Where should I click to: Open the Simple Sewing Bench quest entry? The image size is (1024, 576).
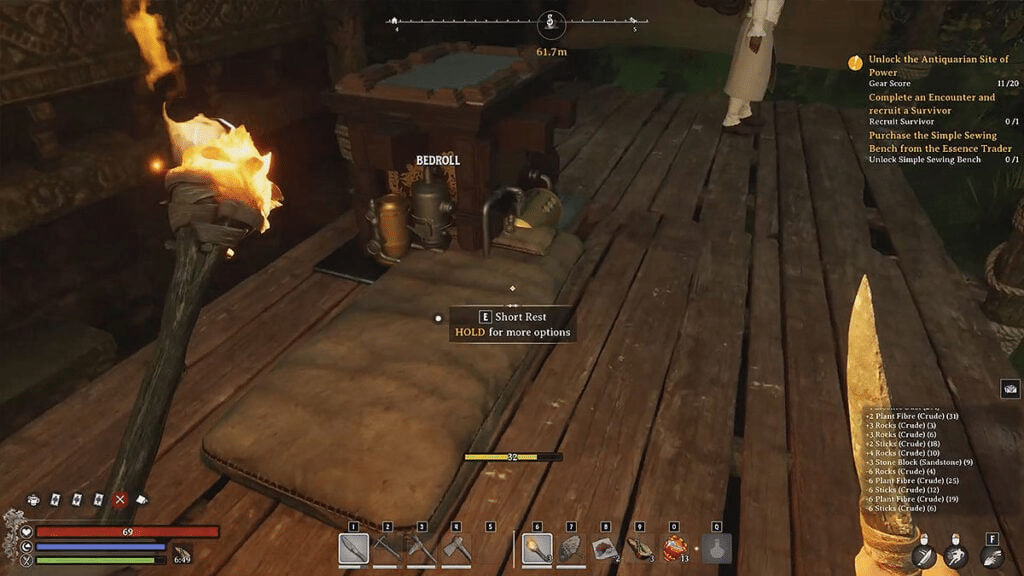coord(939,142)
